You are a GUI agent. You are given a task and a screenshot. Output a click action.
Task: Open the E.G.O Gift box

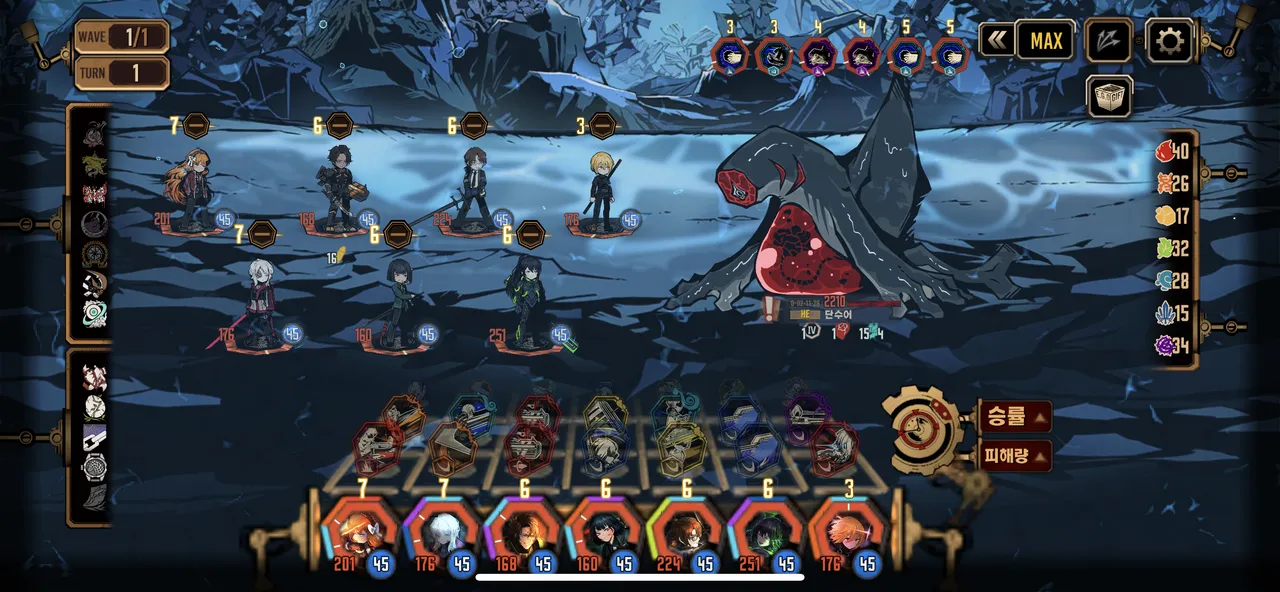point(1109,97)
